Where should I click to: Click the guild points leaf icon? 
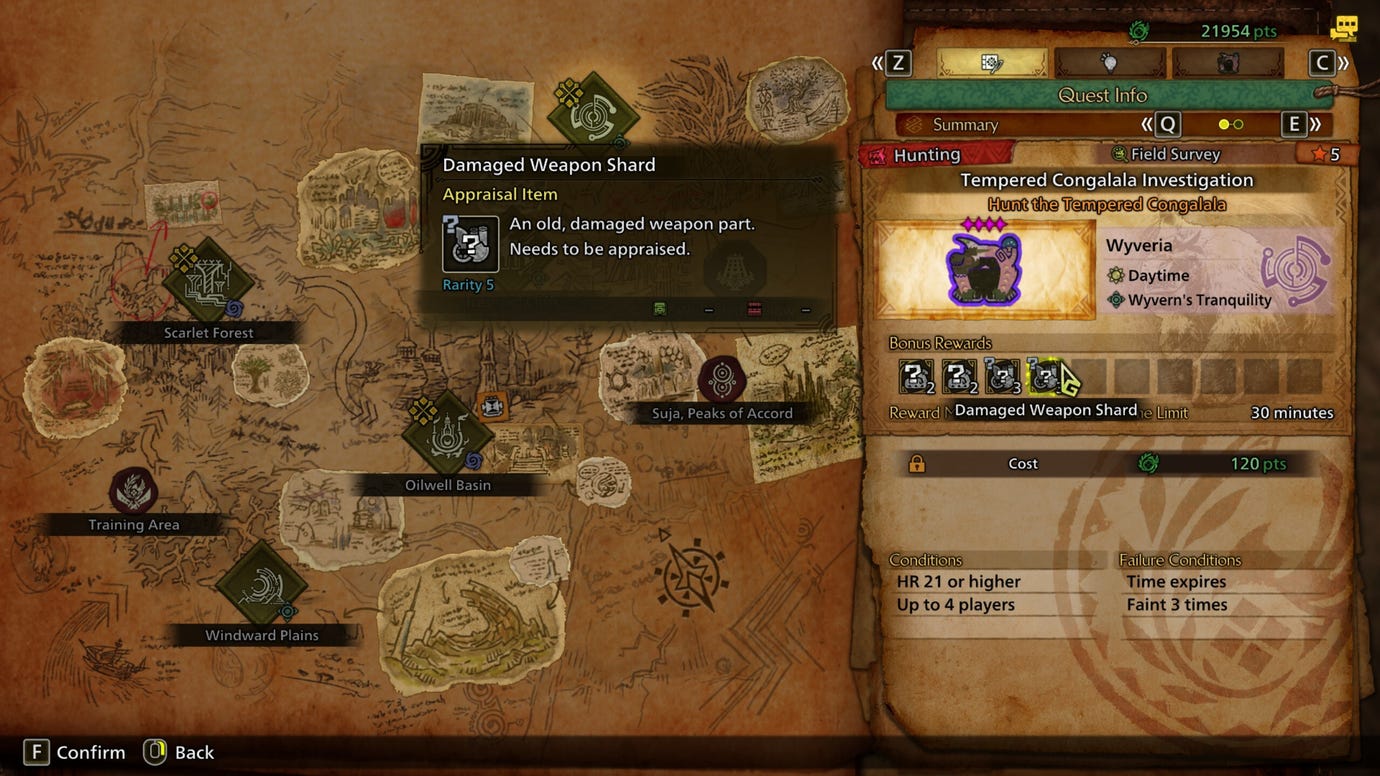coord(1148,31)
